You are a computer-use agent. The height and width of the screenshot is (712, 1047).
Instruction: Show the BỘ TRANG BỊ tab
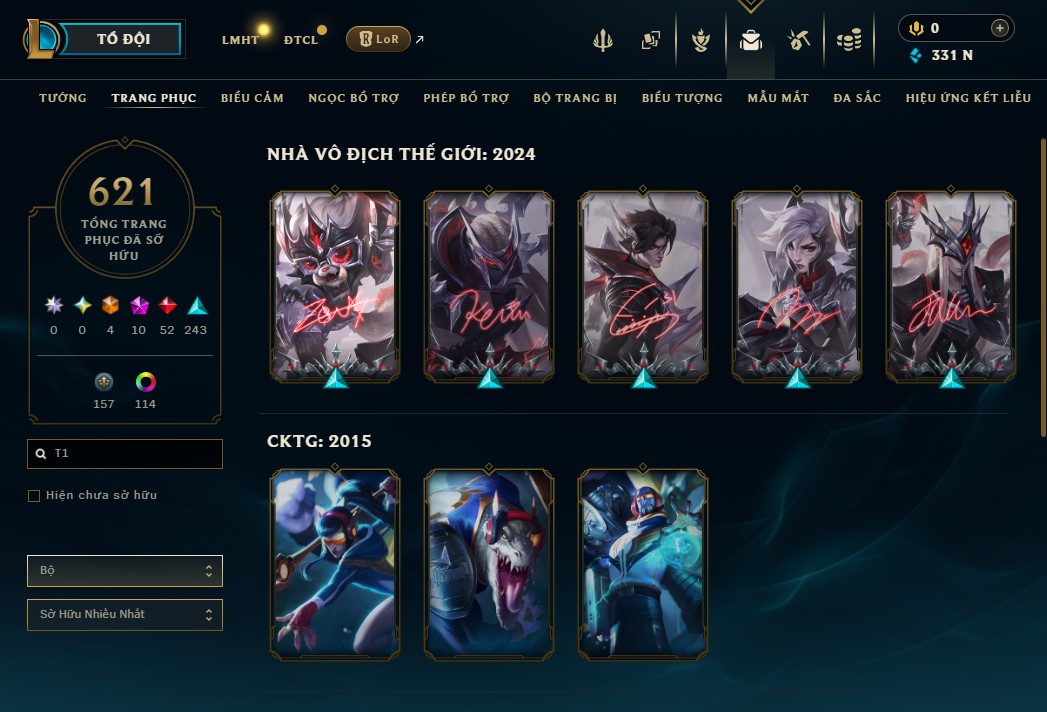575,98
